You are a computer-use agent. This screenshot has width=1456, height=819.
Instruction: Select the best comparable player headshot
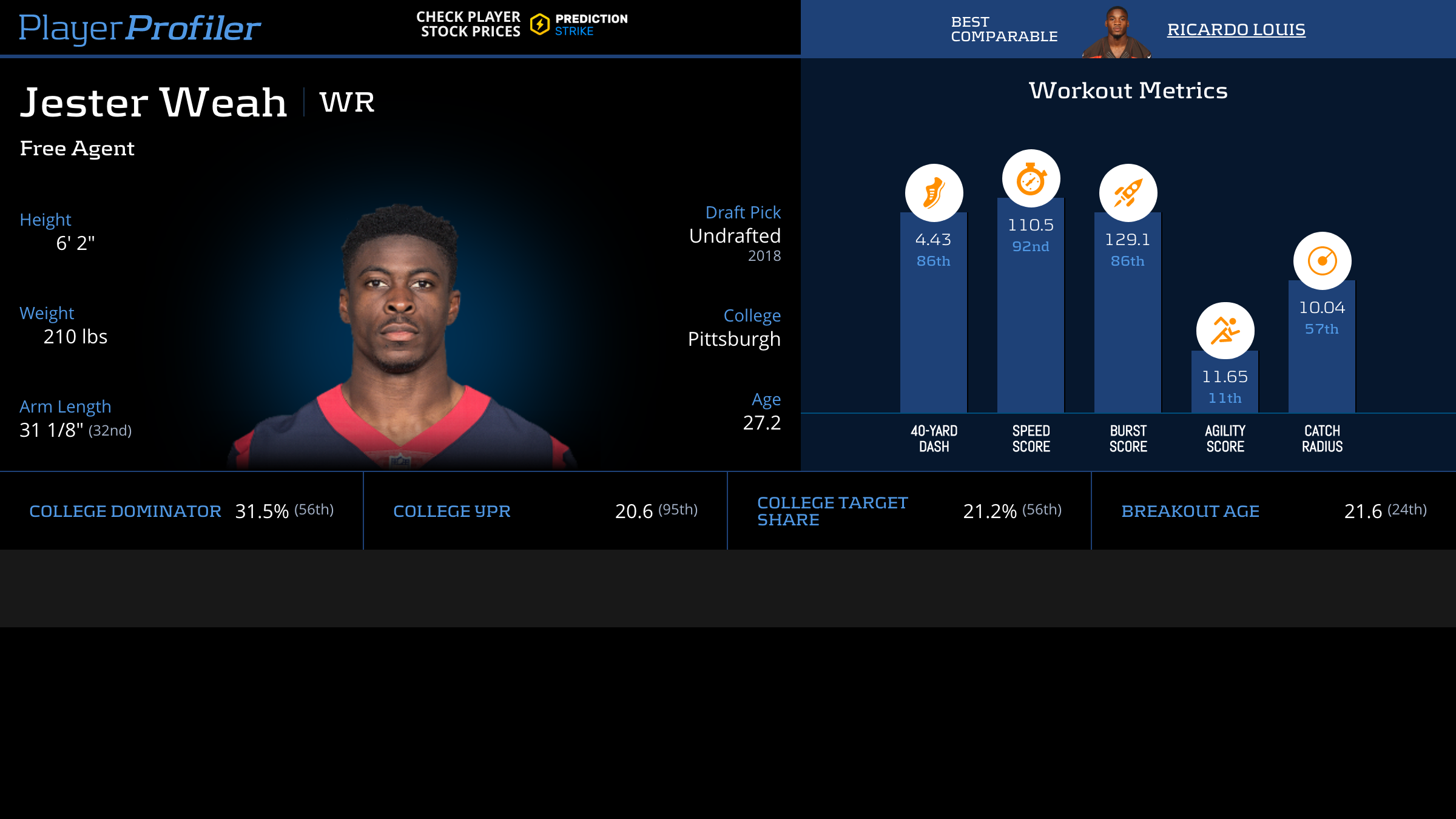click(x=1116, y=32)
